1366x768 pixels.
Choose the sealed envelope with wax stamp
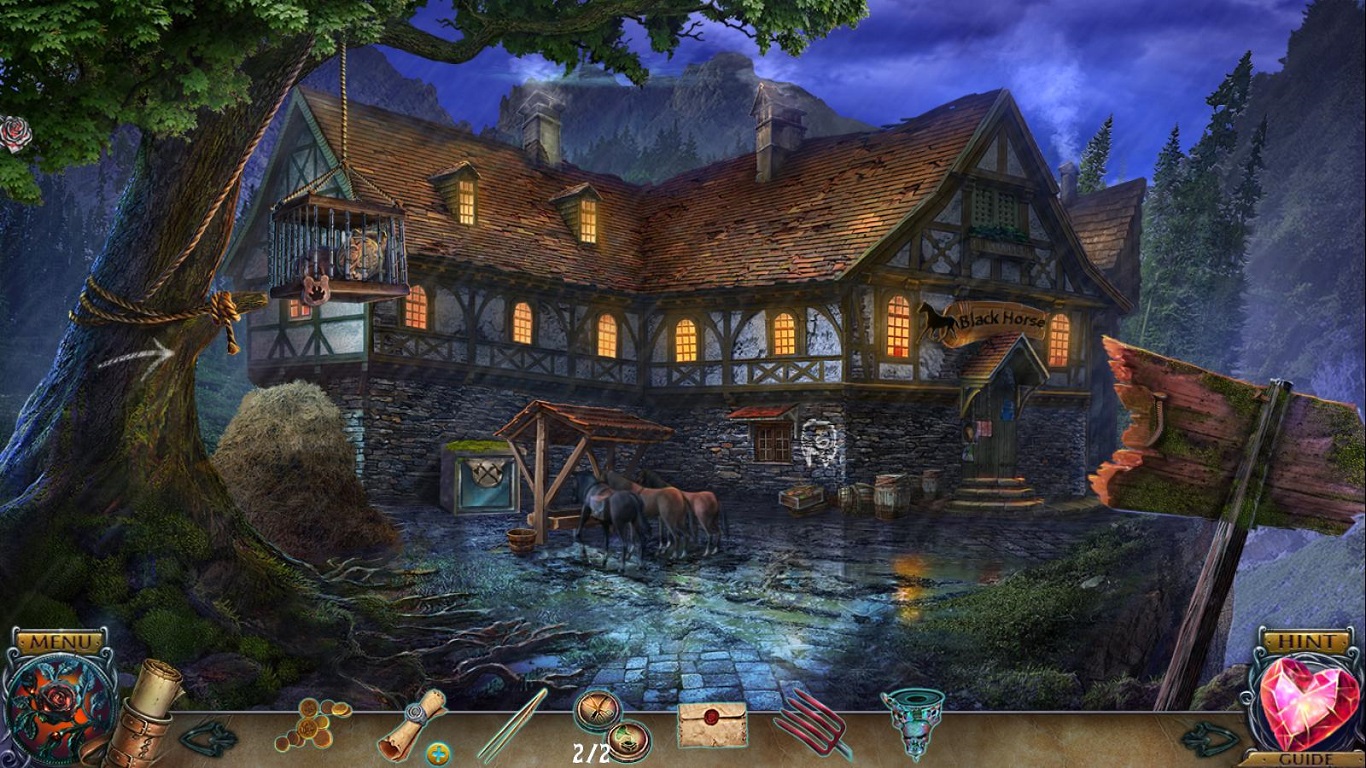click(712, 725)
